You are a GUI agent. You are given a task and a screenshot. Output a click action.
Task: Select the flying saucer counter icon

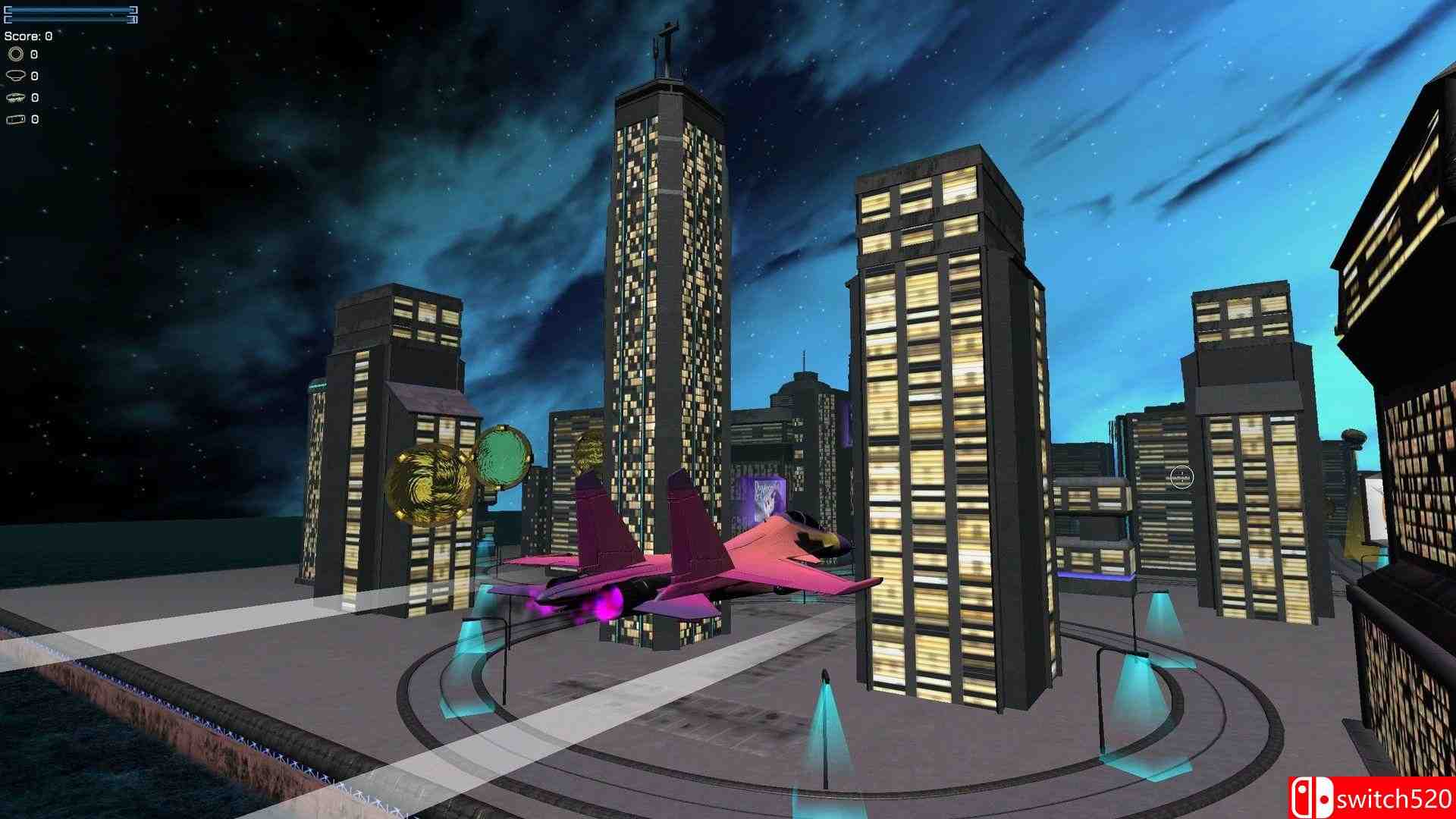pos(17,76)
